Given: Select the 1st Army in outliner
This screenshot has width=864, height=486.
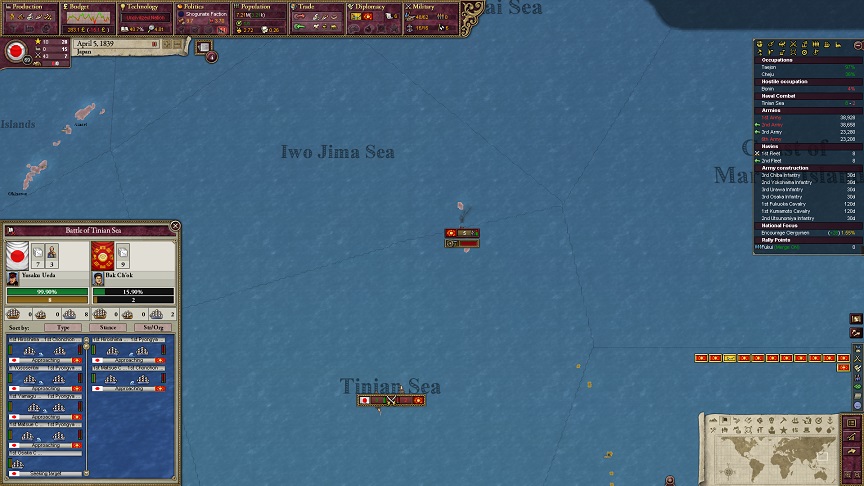Looking at the screenshot, I should [772, 117].
